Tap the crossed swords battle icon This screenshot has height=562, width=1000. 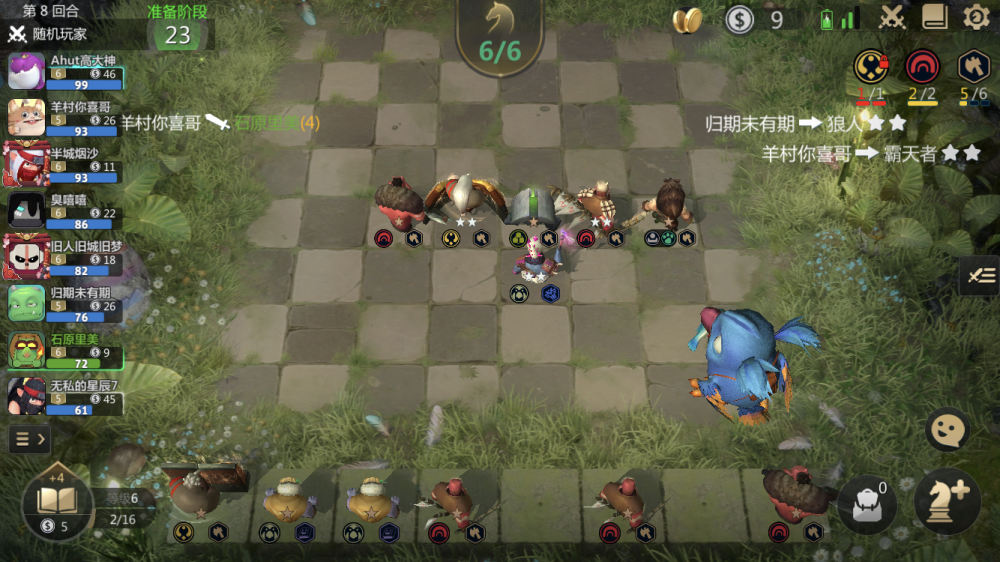coord(892,17)
